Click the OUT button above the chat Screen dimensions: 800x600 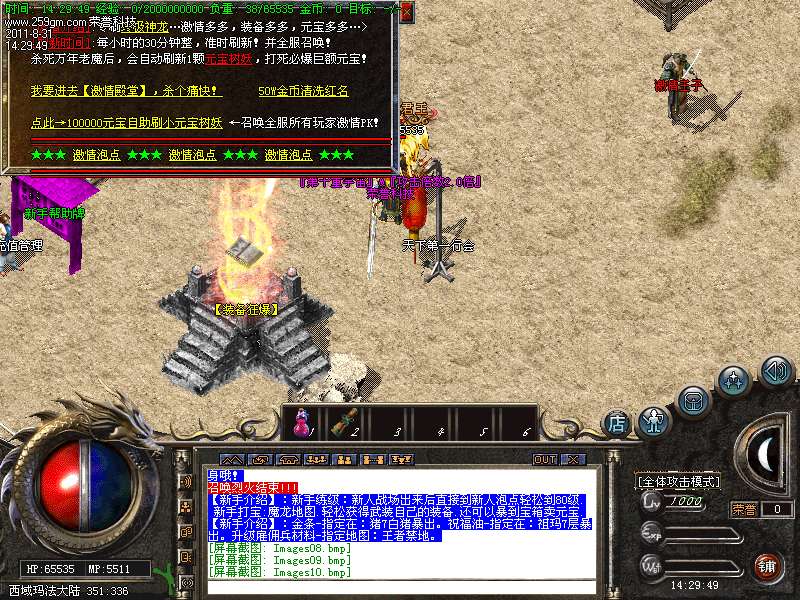545,459
